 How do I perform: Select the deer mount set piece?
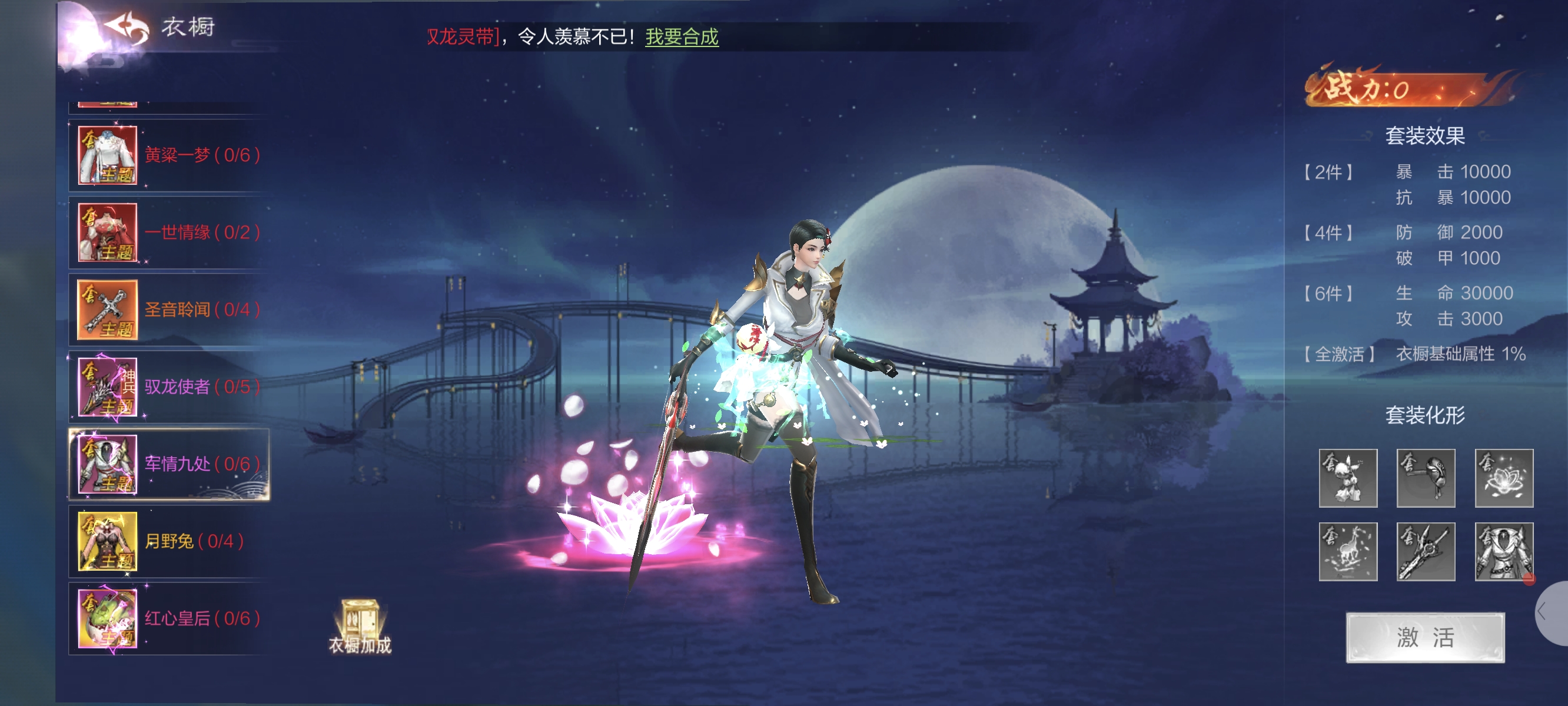pyautogui.click(x=1347, y=551)
